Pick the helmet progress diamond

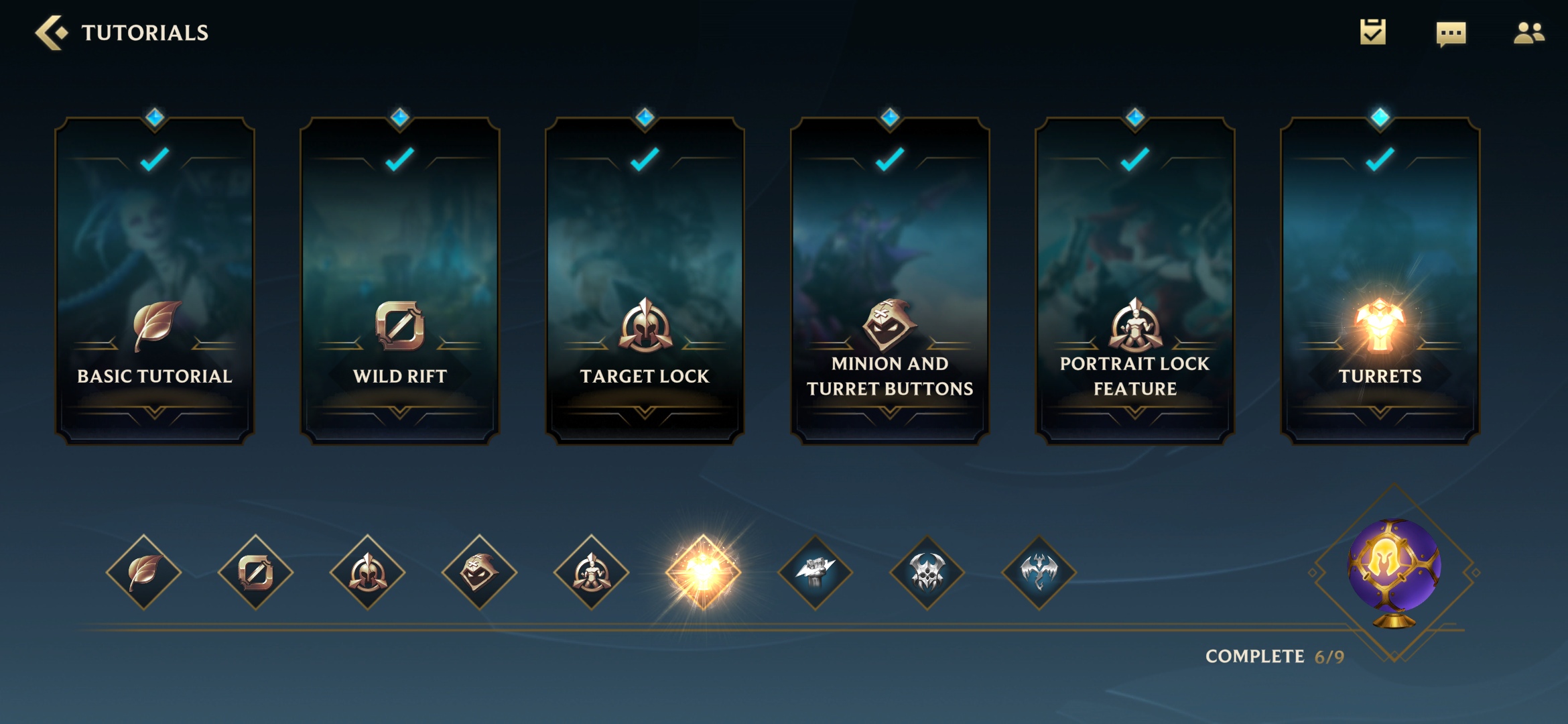pos(368,572)
